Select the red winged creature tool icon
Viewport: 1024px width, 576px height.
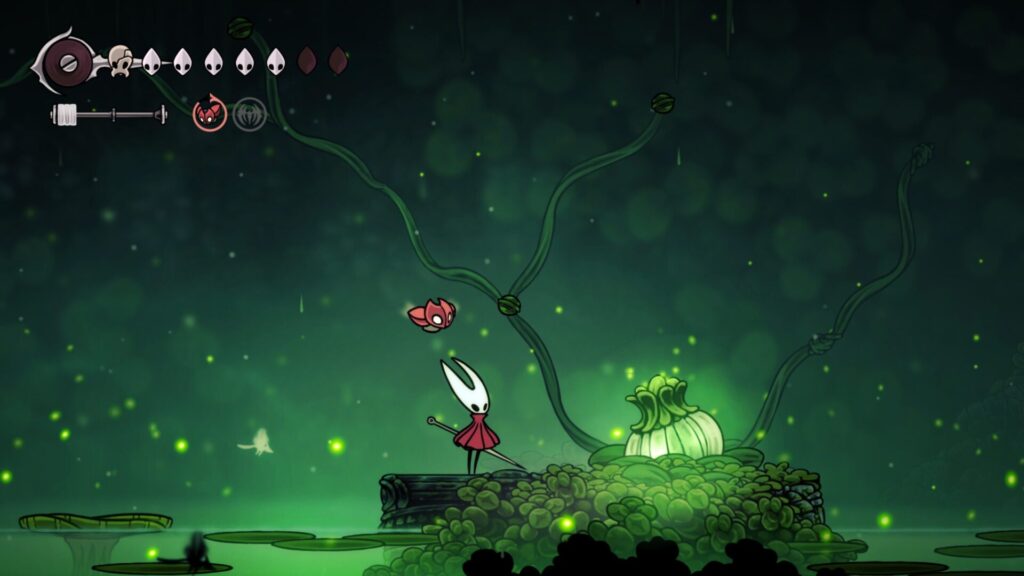[209, 114]
